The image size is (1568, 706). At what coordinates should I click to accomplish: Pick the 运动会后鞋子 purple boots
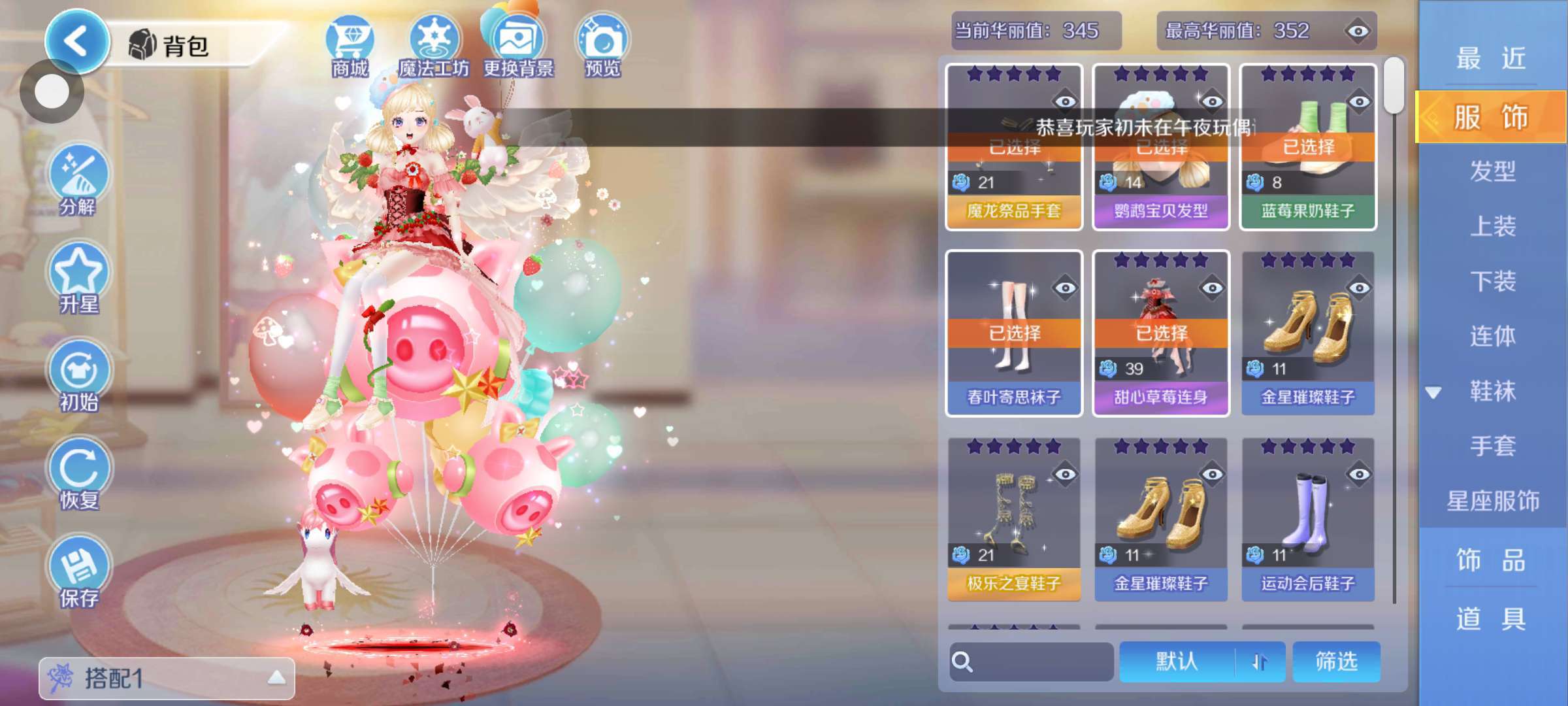click(1308, 520)
